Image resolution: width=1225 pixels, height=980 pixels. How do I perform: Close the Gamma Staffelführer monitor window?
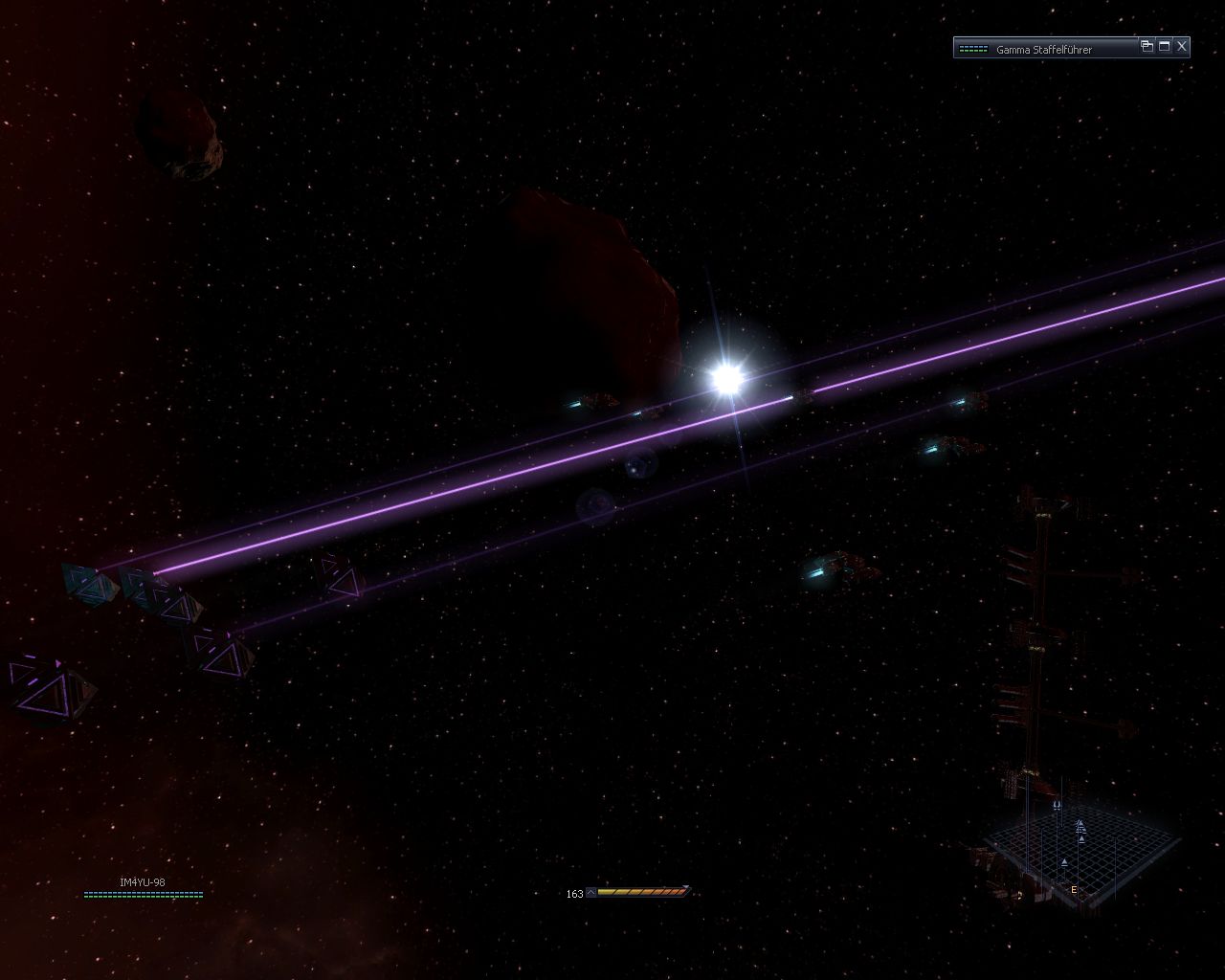1182,46
